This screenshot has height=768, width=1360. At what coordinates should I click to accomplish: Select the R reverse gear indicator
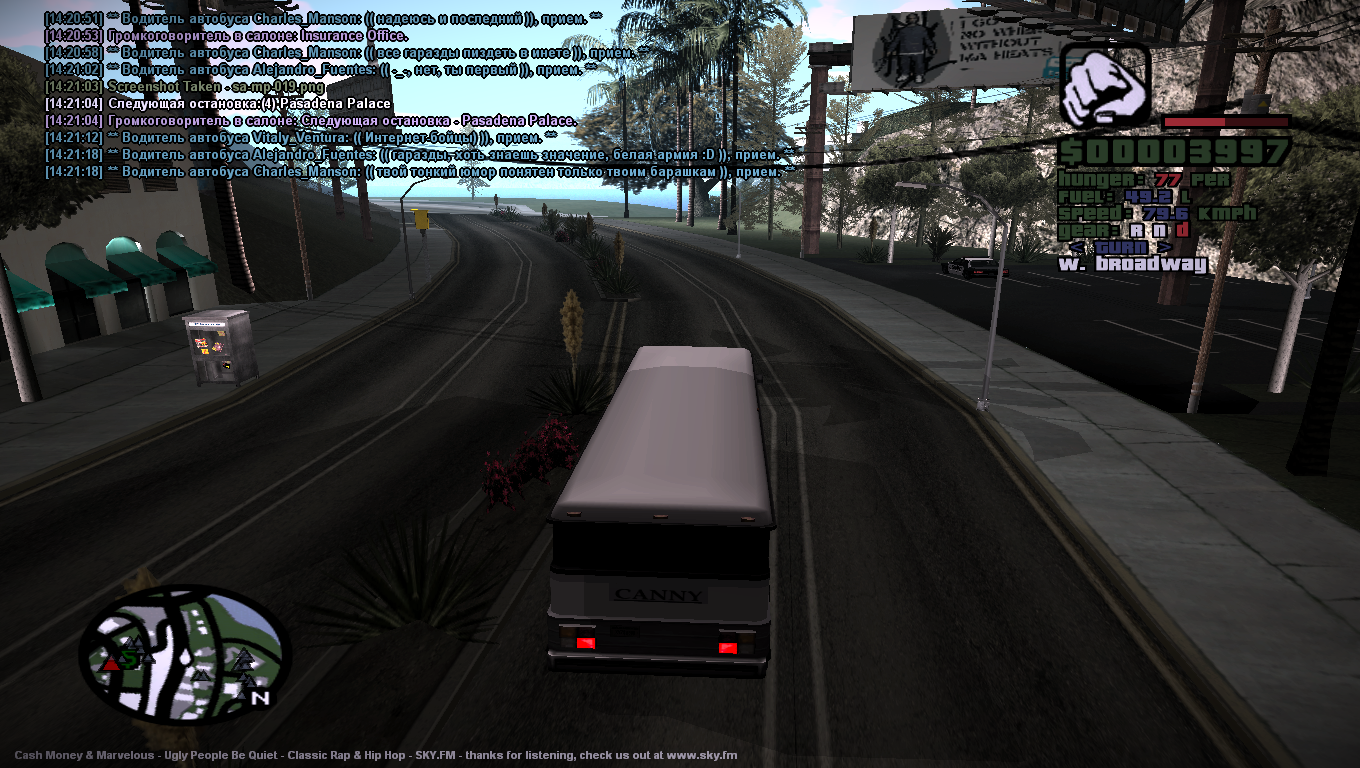pos(1136,230)
